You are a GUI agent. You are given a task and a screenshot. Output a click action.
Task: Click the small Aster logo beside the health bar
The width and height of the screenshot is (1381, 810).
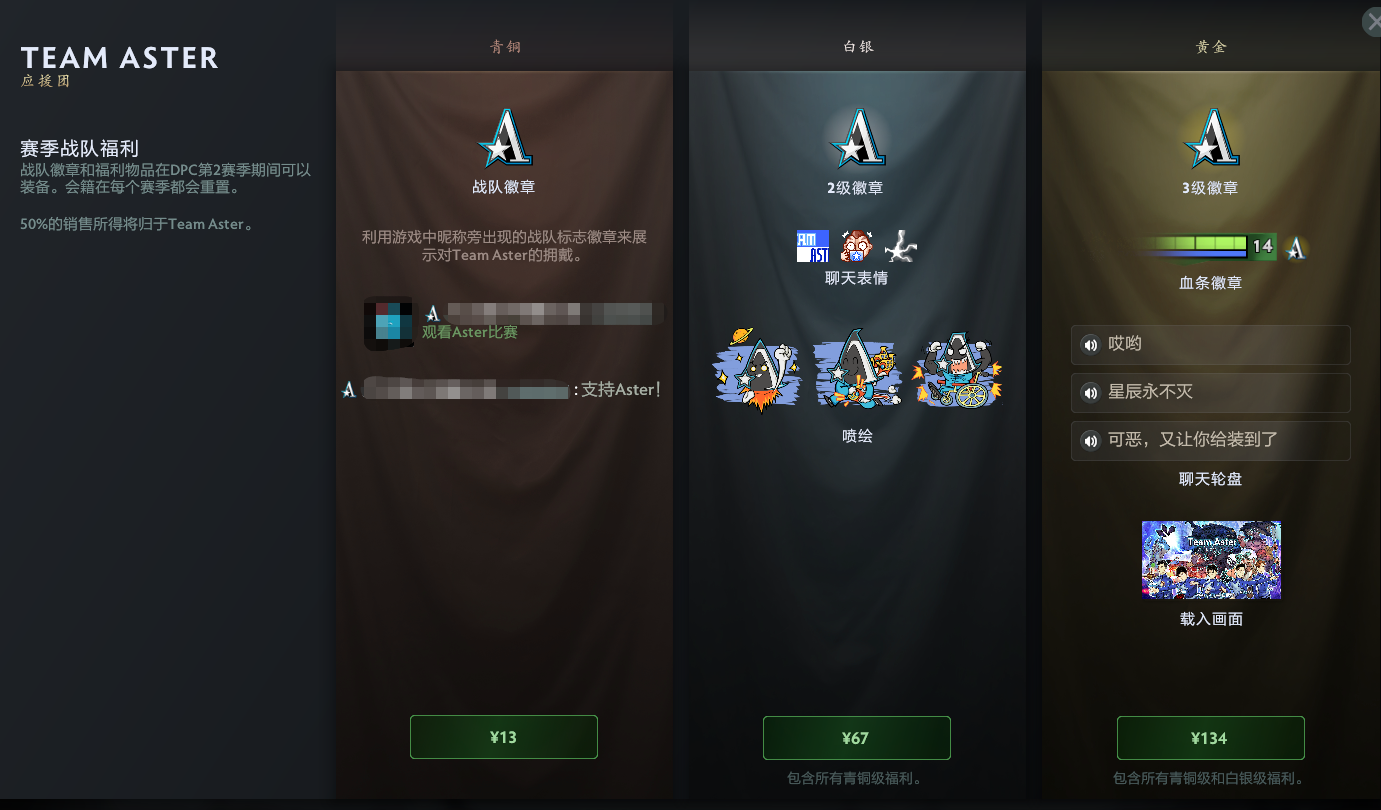coord(1296,247)
